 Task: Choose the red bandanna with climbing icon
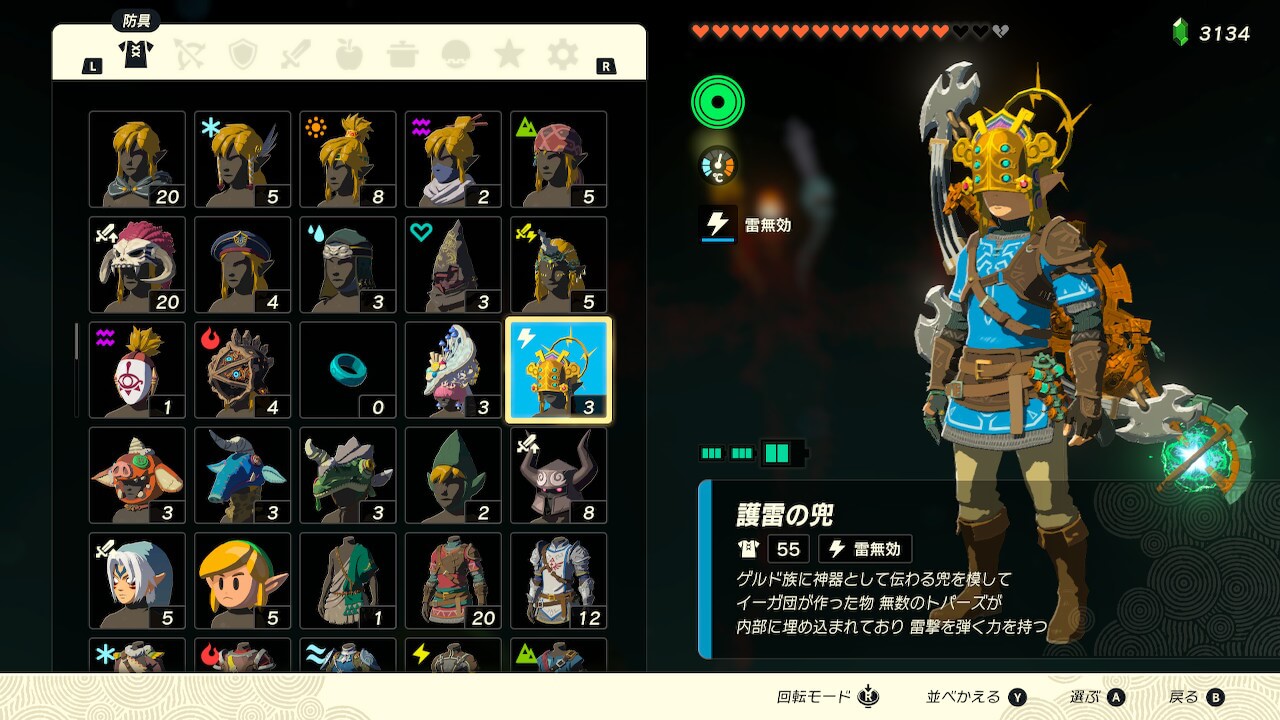pyautogui.click(x=559, y=159)
